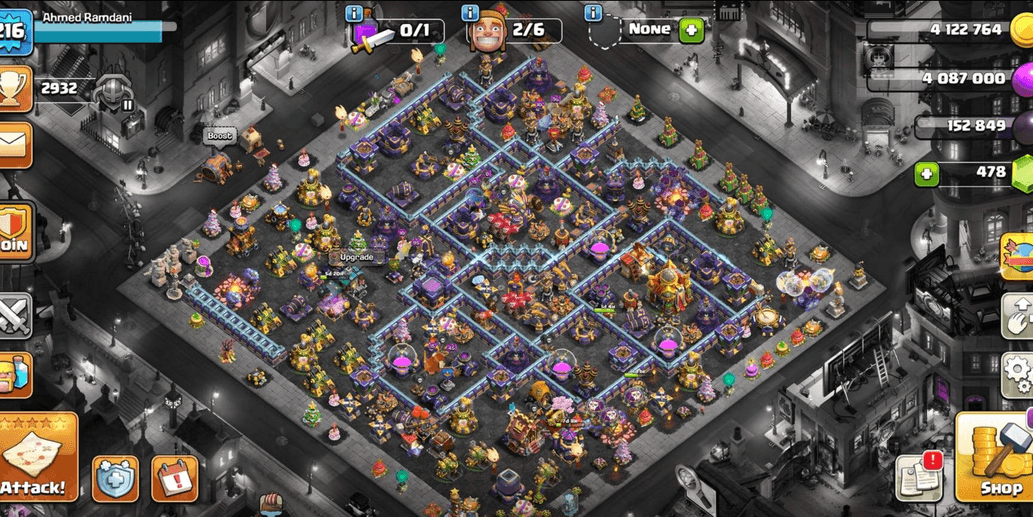Add gems with the green plus
This screenshot has width=1033, height=517.
[927, 174]
